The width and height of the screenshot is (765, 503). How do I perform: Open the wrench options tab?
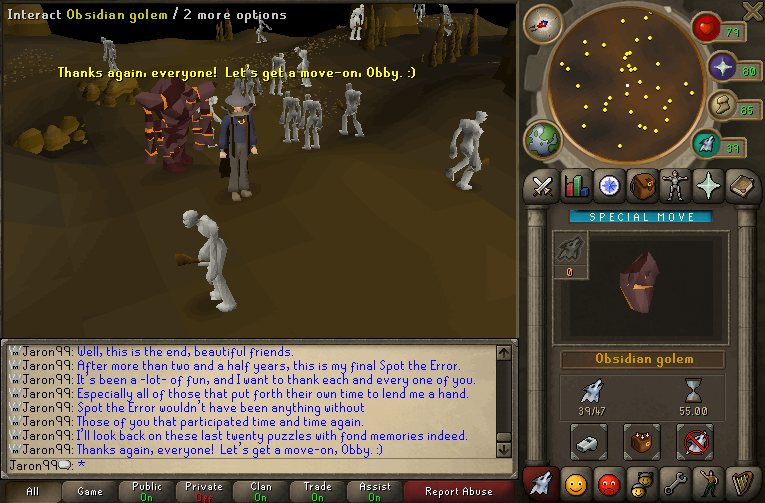674,483
